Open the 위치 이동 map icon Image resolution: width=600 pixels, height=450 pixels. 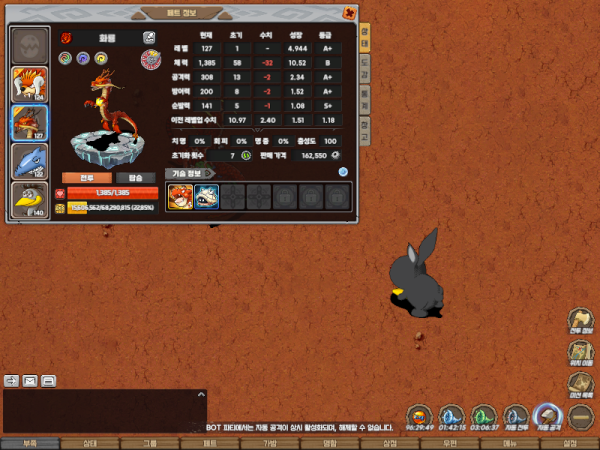[x=581, y=354]
